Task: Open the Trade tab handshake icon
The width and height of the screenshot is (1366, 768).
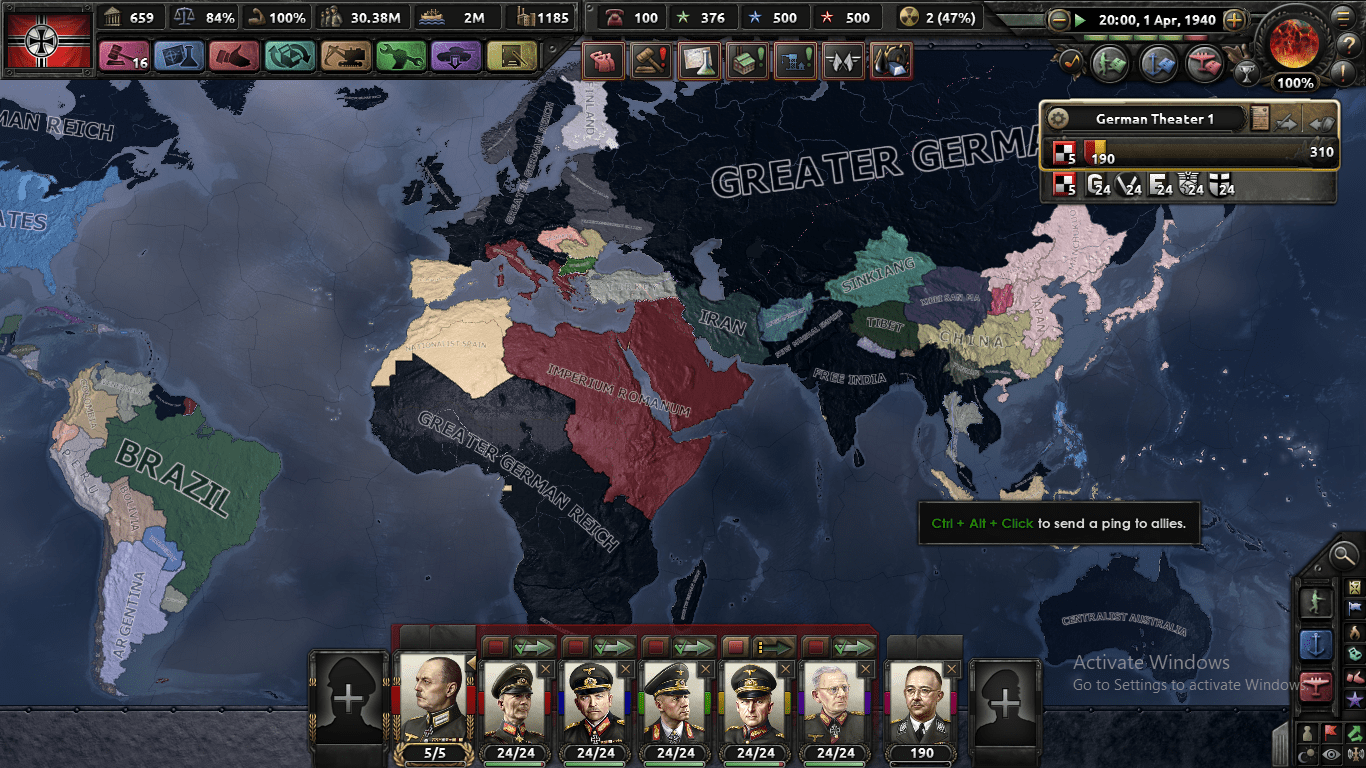Action: (x=232, y=55)
